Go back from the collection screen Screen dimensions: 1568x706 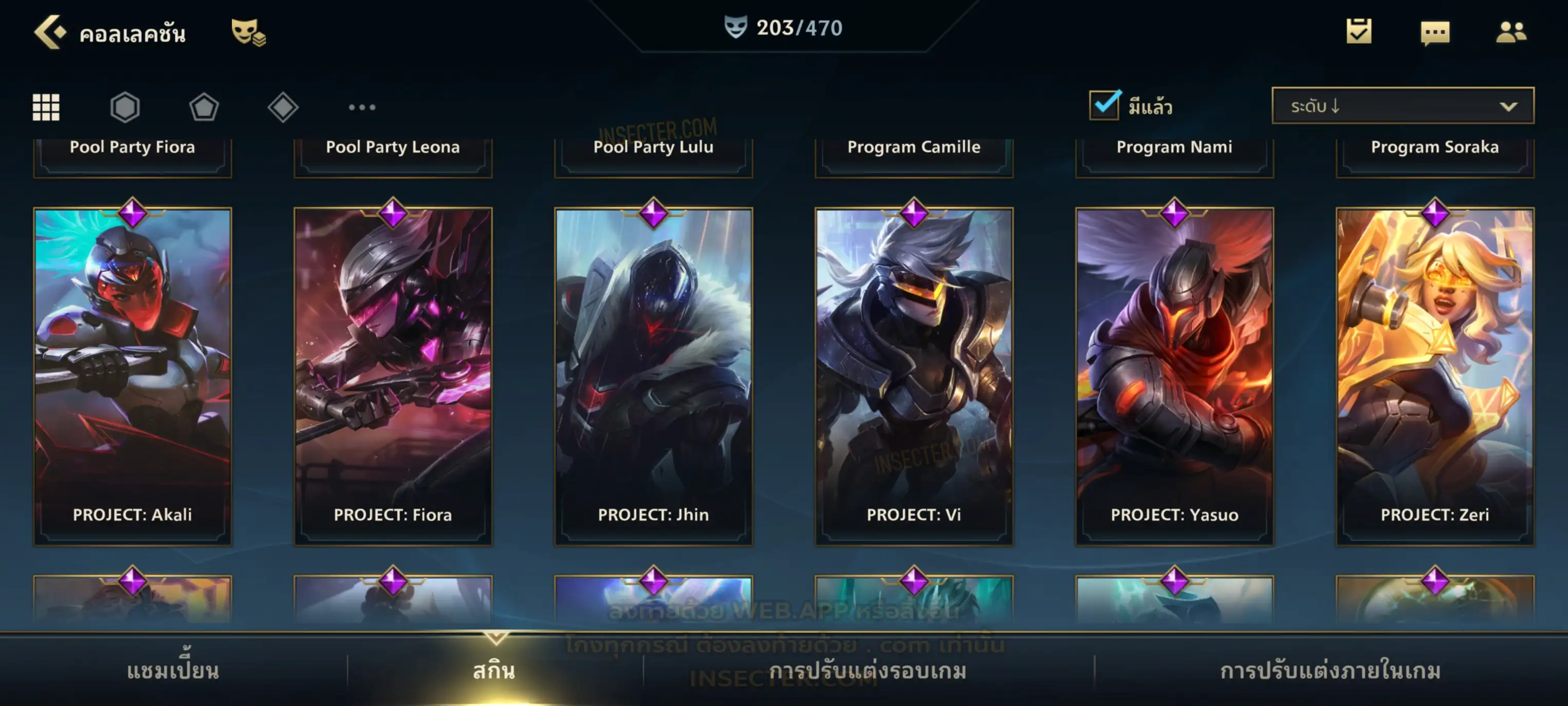(50, 32)
